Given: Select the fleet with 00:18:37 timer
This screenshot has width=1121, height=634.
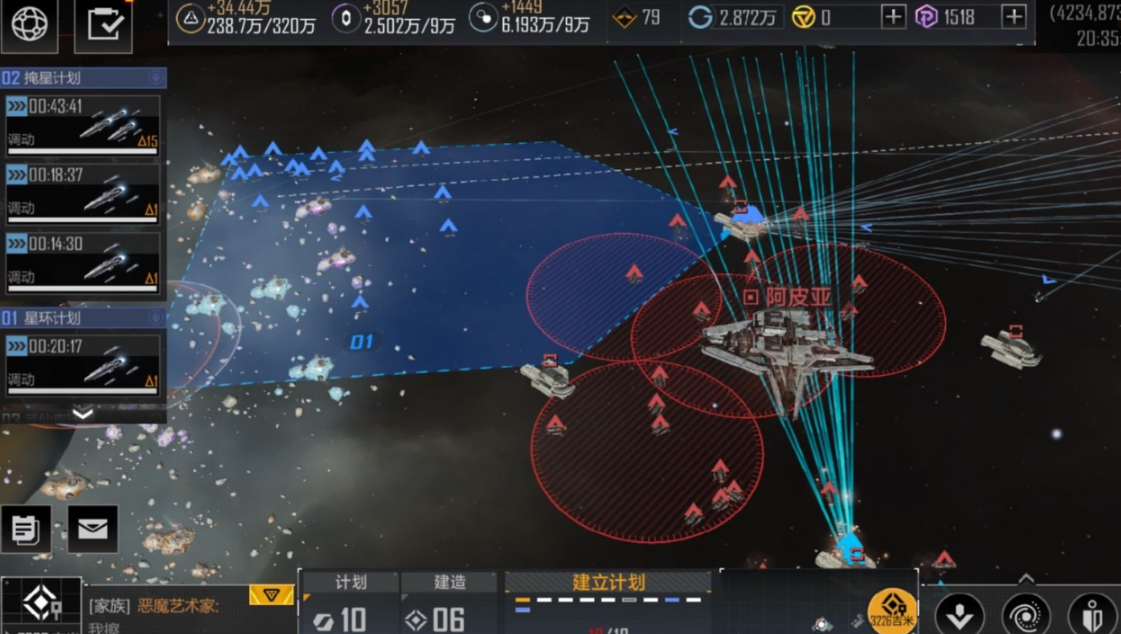Looking at the screenshot, I should tap(83, 193).
